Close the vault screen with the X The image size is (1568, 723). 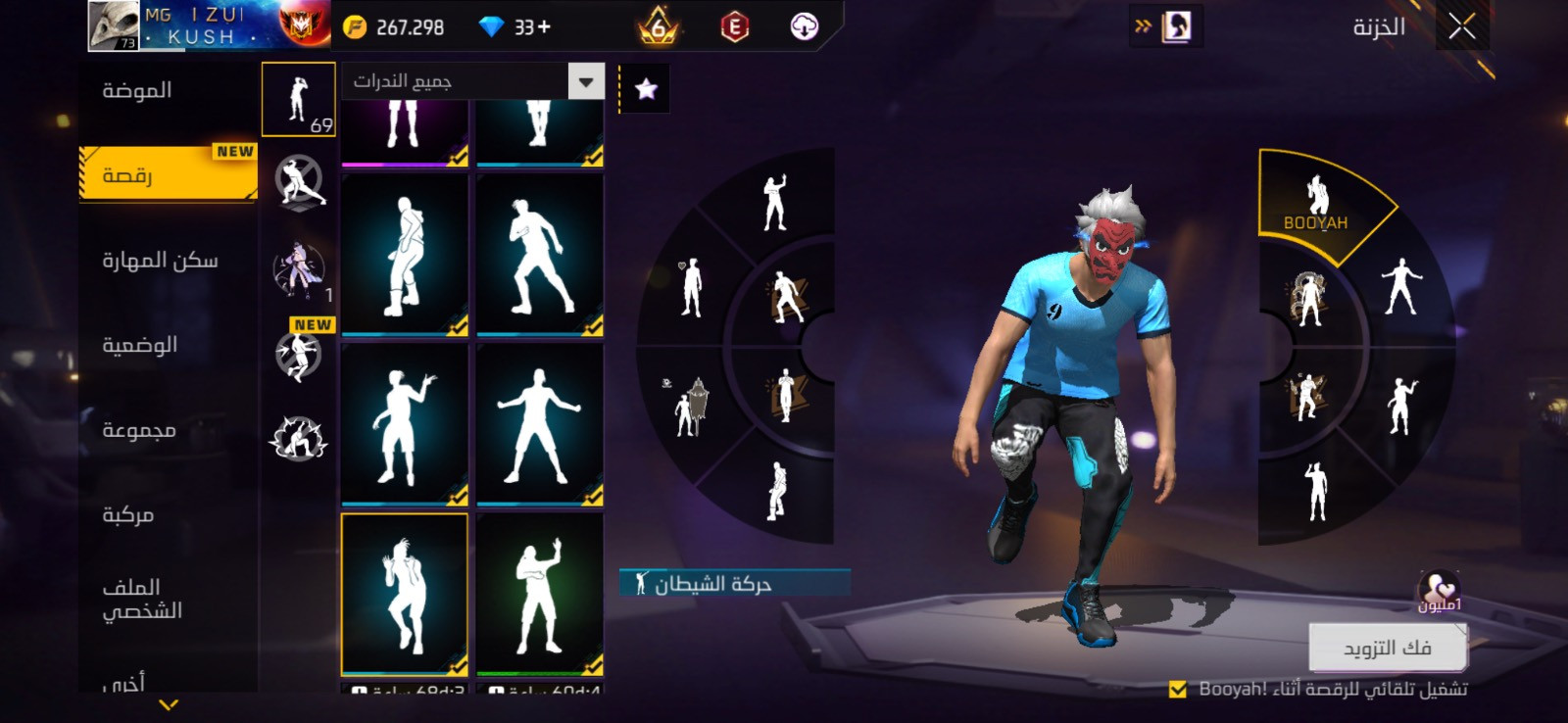point(1461,27)
